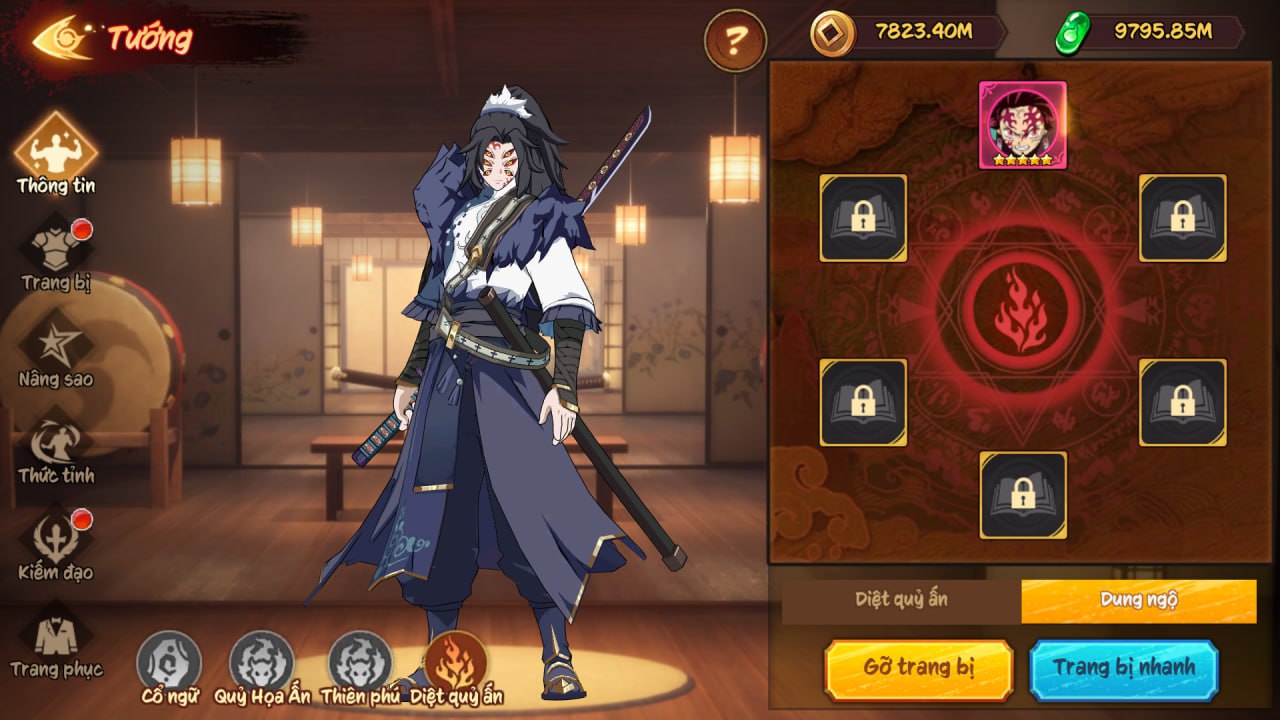
Task: Select the Thông tin menu entry
Action: pos(56,152)
